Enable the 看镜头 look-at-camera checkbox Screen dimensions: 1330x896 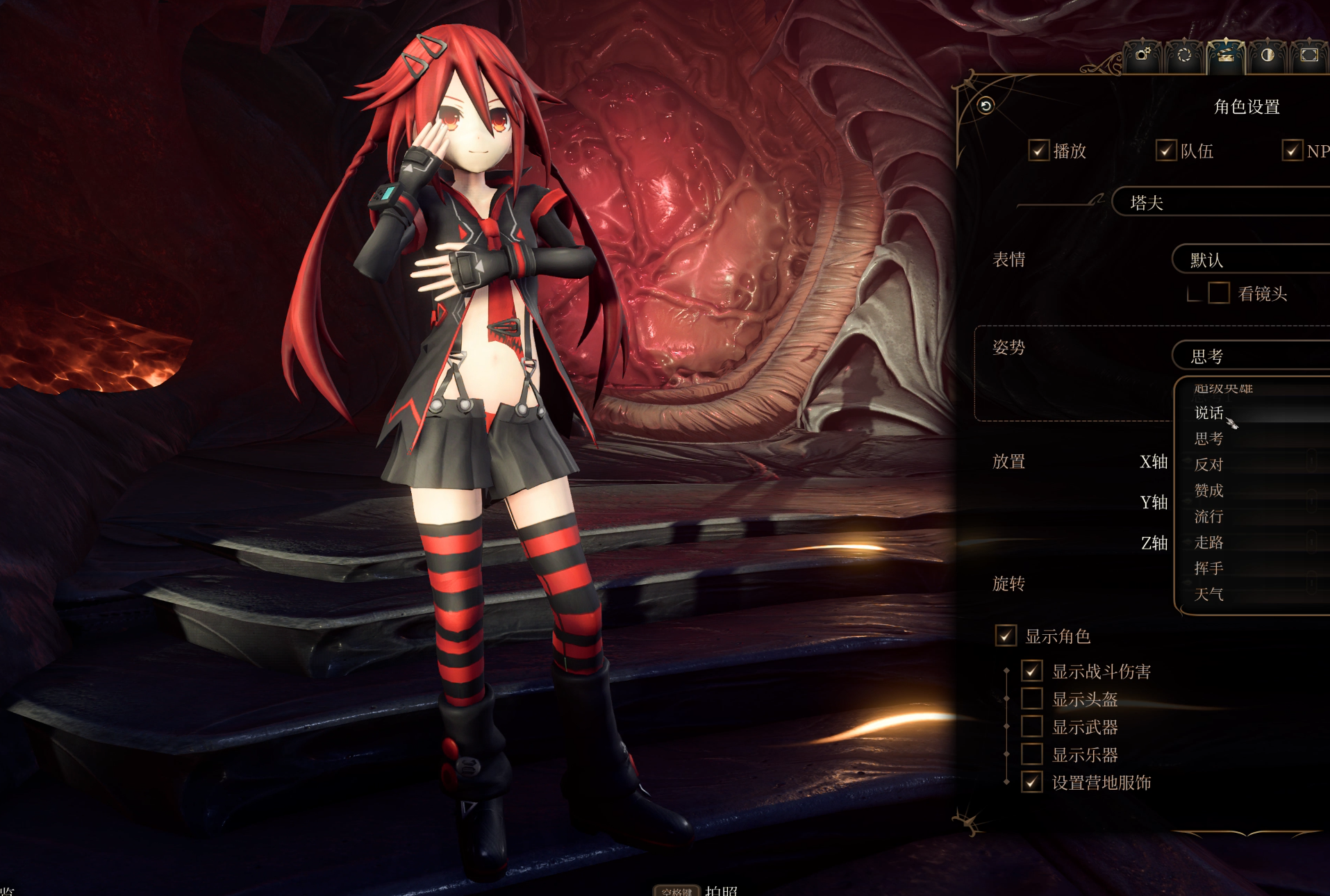(x=1219, y=293)
